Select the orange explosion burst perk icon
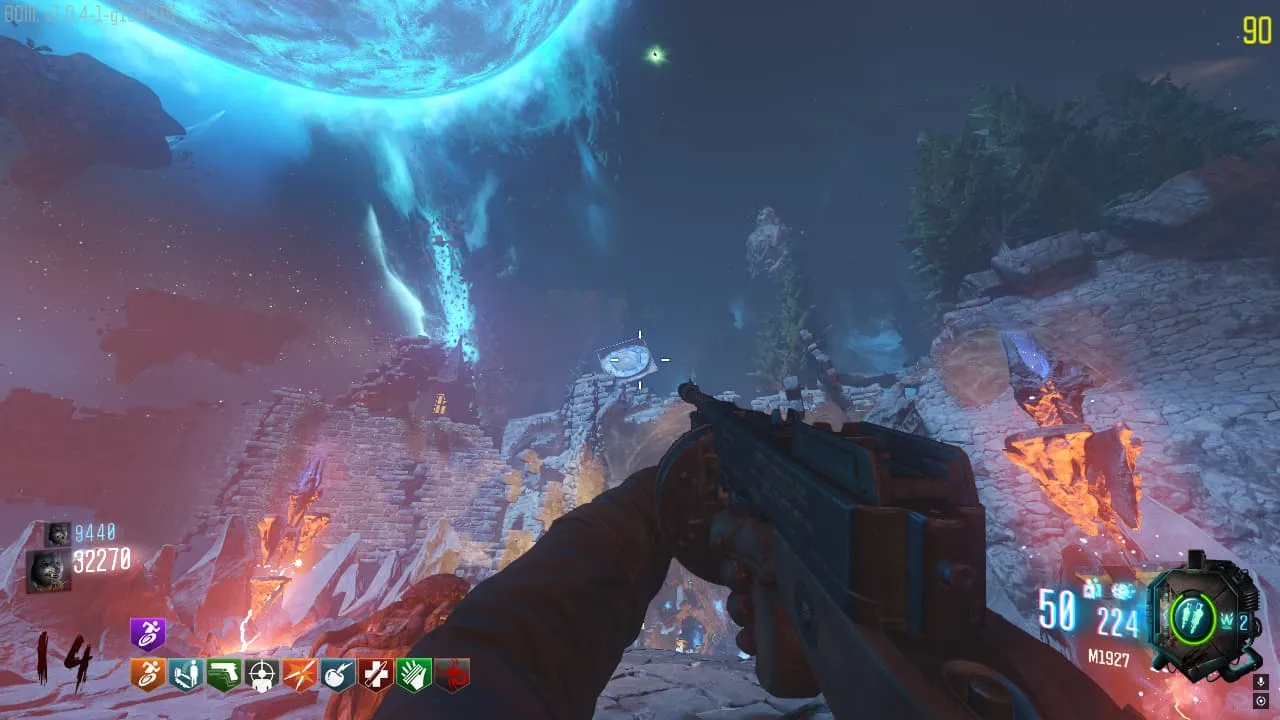1280x720 pixels. coord(299,675)
